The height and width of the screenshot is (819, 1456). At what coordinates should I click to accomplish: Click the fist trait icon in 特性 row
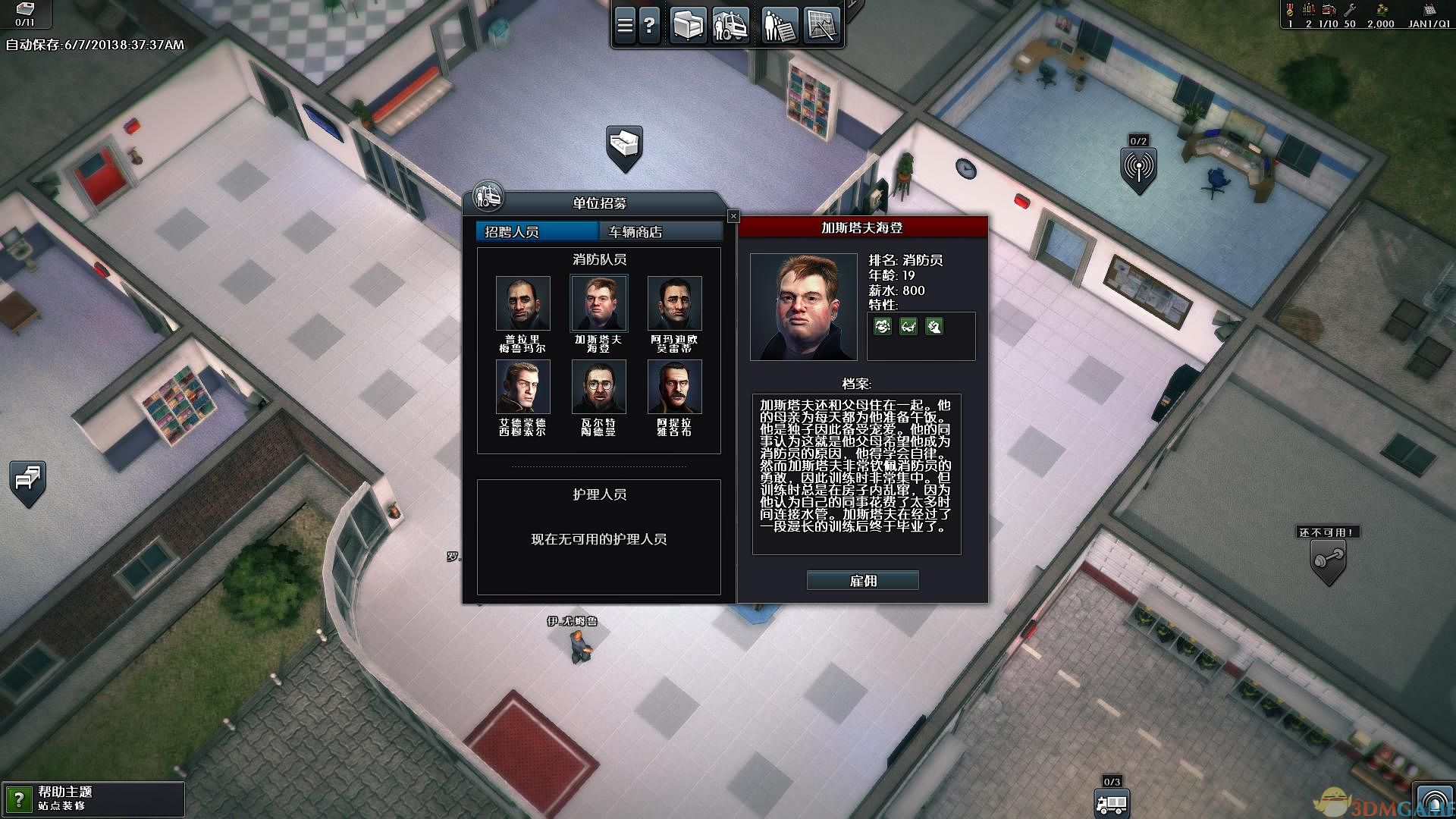936,326
